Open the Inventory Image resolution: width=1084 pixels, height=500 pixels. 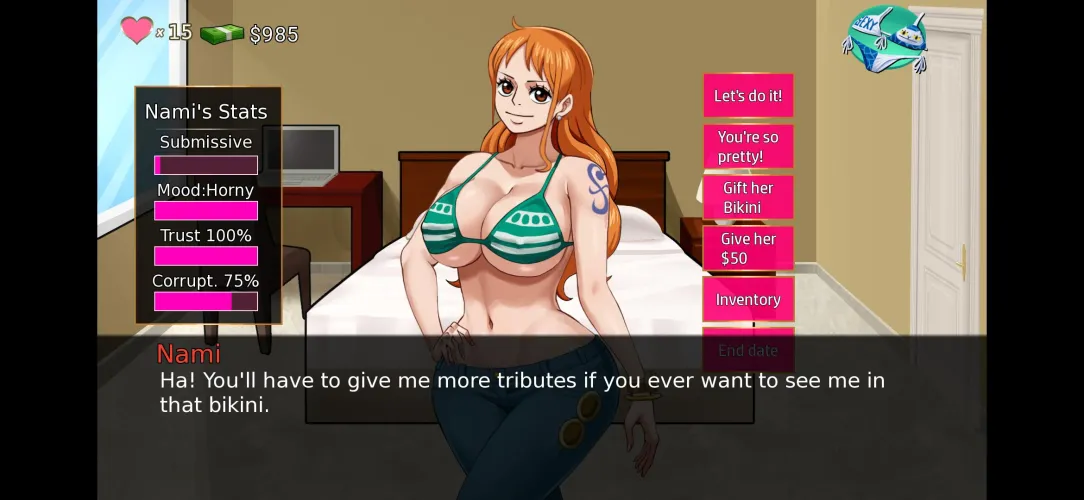click(x=748, y=300)
